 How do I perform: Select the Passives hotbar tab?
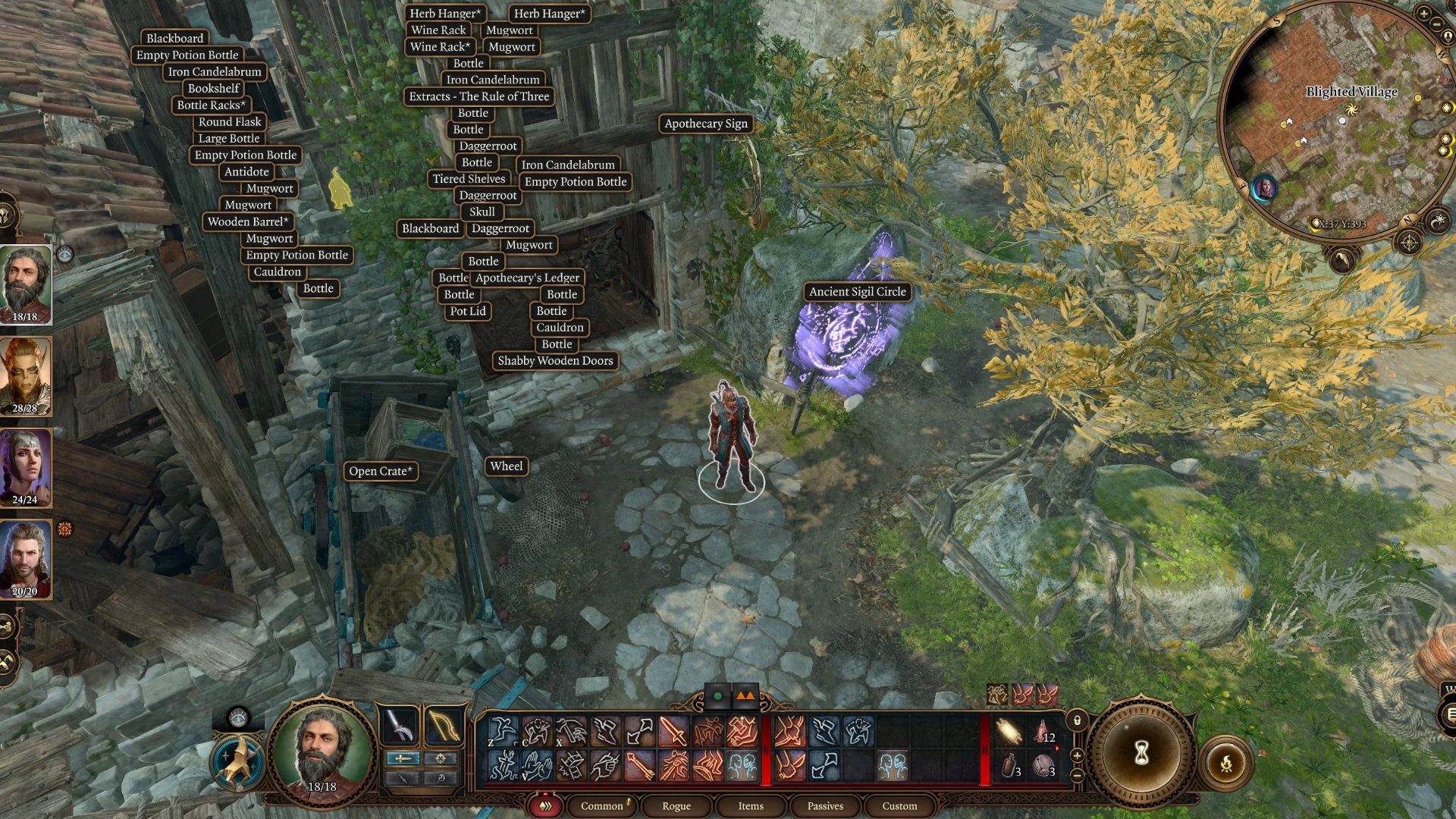pos(825,805)
